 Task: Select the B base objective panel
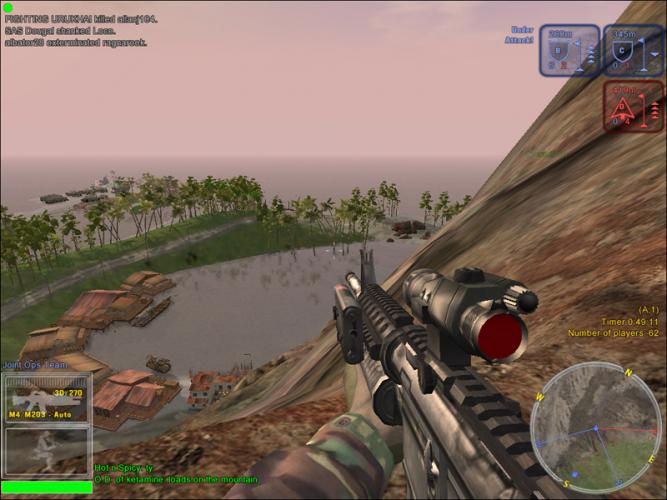(570, 51)
